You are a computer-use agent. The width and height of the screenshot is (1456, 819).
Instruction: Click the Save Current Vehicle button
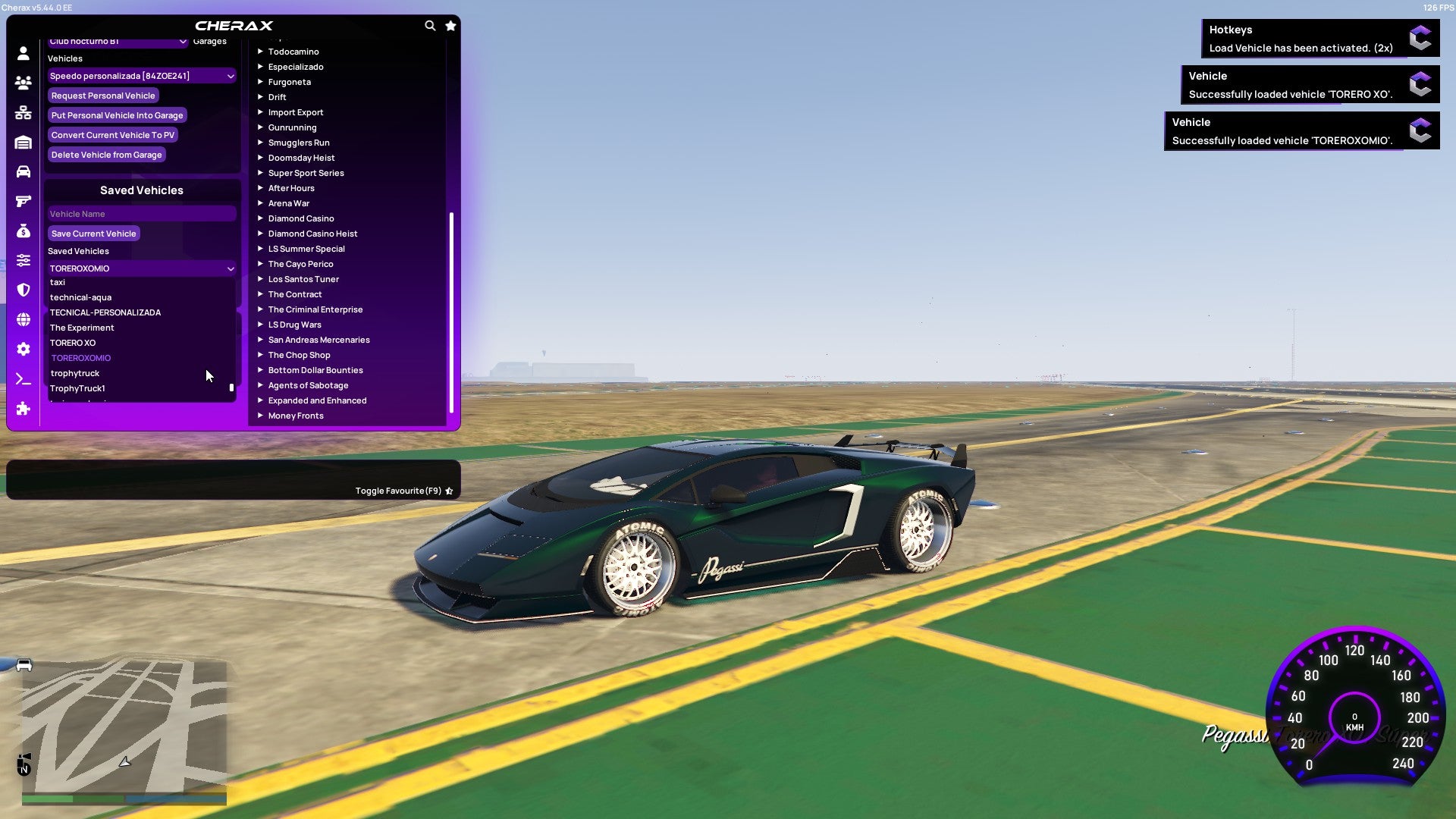coord(93,233)
